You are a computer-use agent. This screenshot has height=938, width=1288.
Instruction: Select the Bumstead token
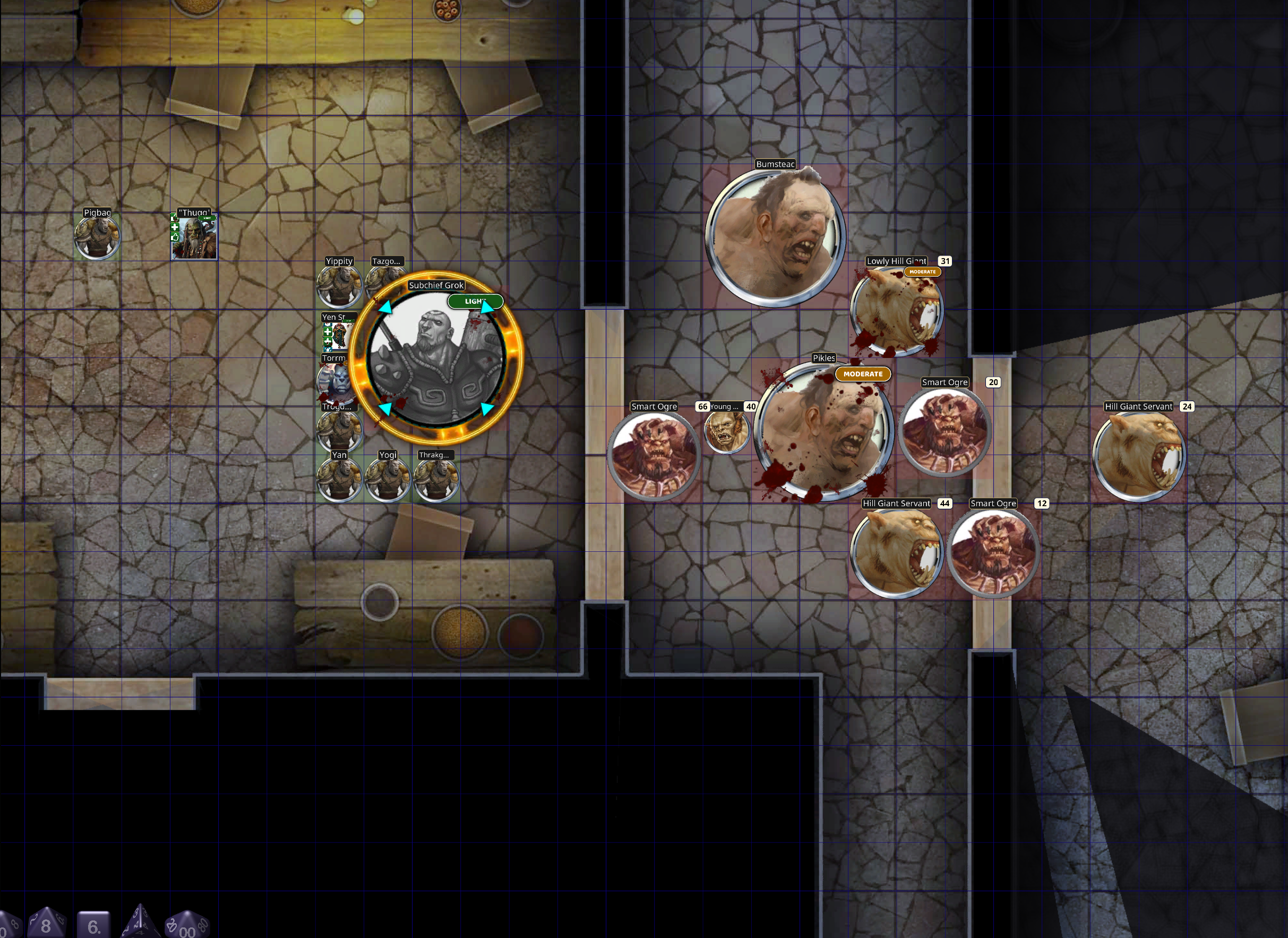point(776,236)
